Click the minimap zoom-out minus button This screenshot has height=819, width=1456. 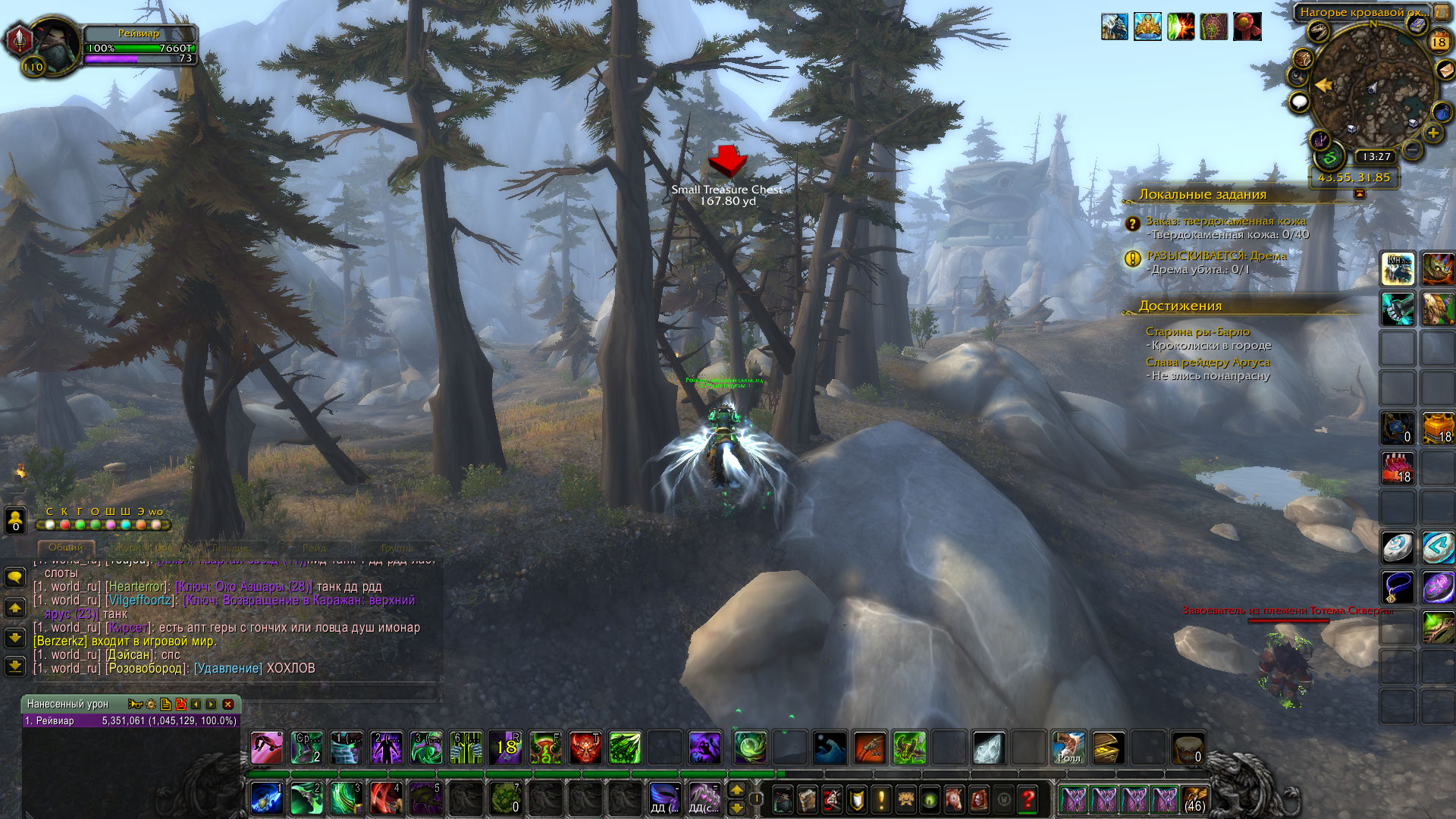[x=1412, y=150]
